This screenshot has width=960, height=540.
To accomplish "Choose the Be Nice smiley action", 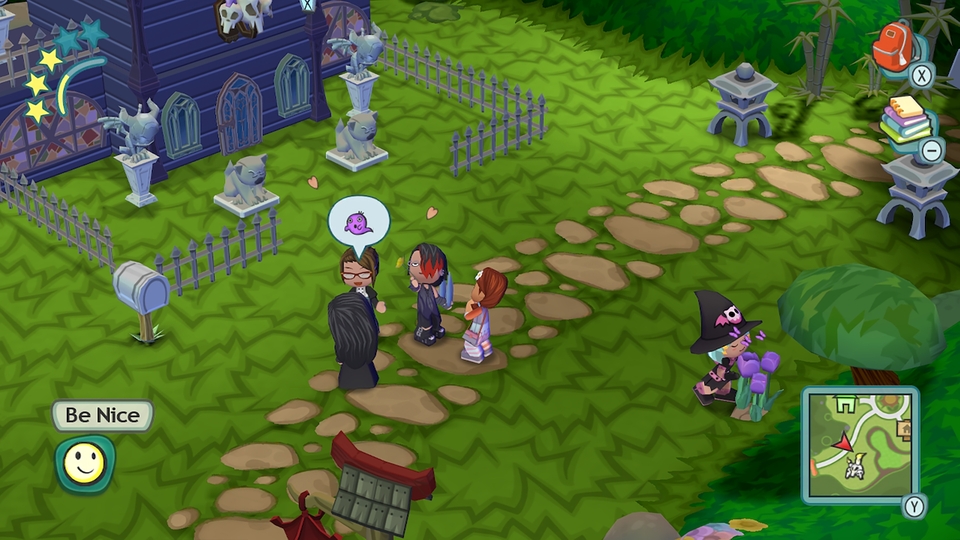I will (85, 463).
